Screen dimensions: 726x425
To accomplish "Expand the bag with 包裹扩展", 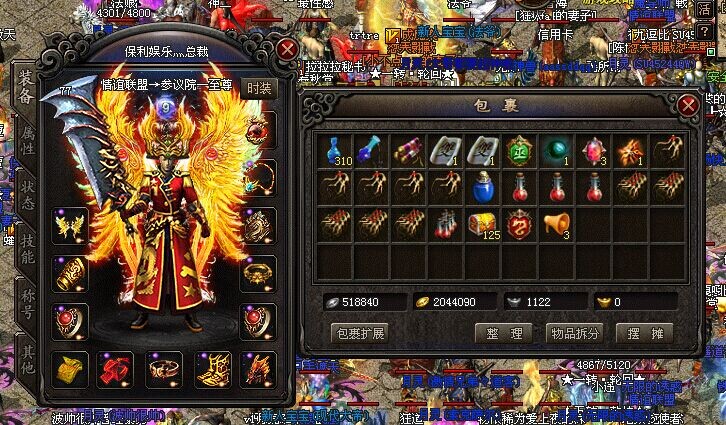I will click(x=359, y=333).
